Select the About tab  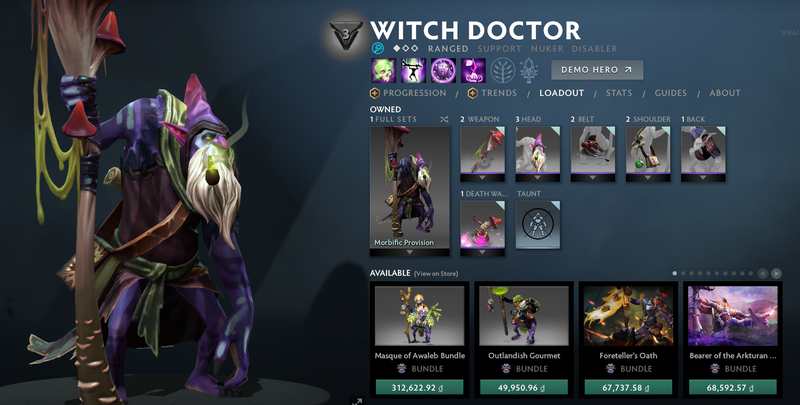point(725,93)
